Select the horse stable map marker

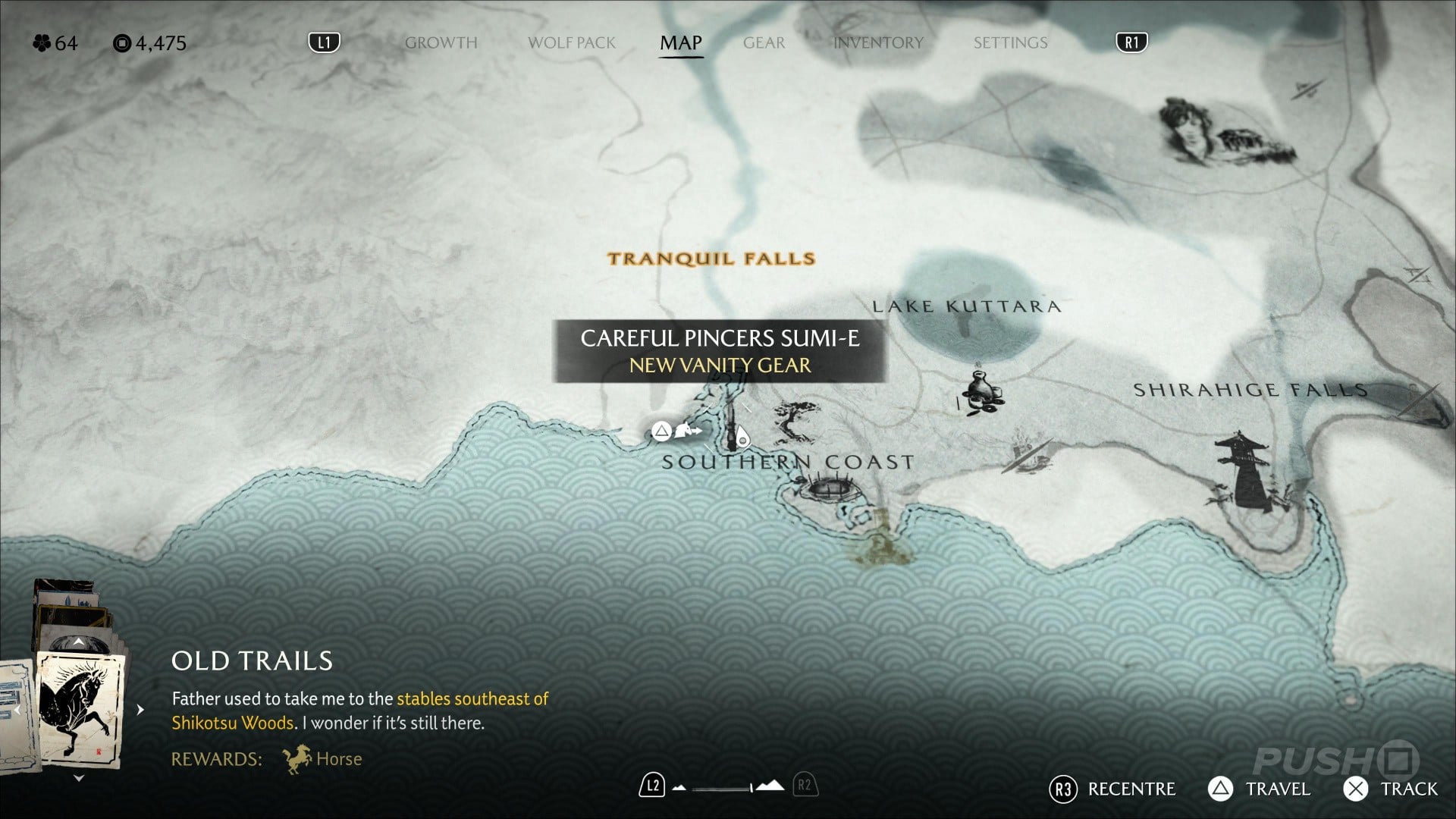[687, 431]
